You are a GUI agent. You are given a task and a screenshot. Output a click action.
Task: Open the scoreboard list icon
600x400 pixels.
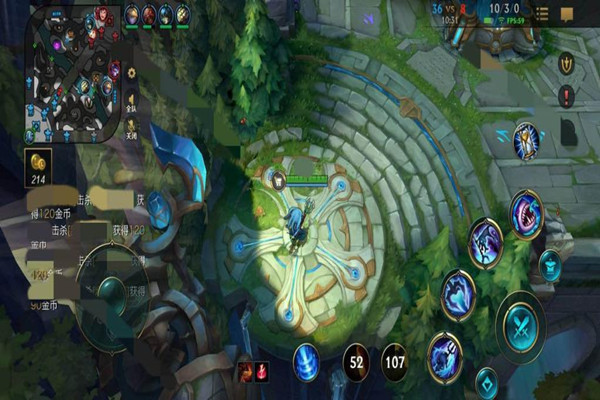click(x=541, y=14)
